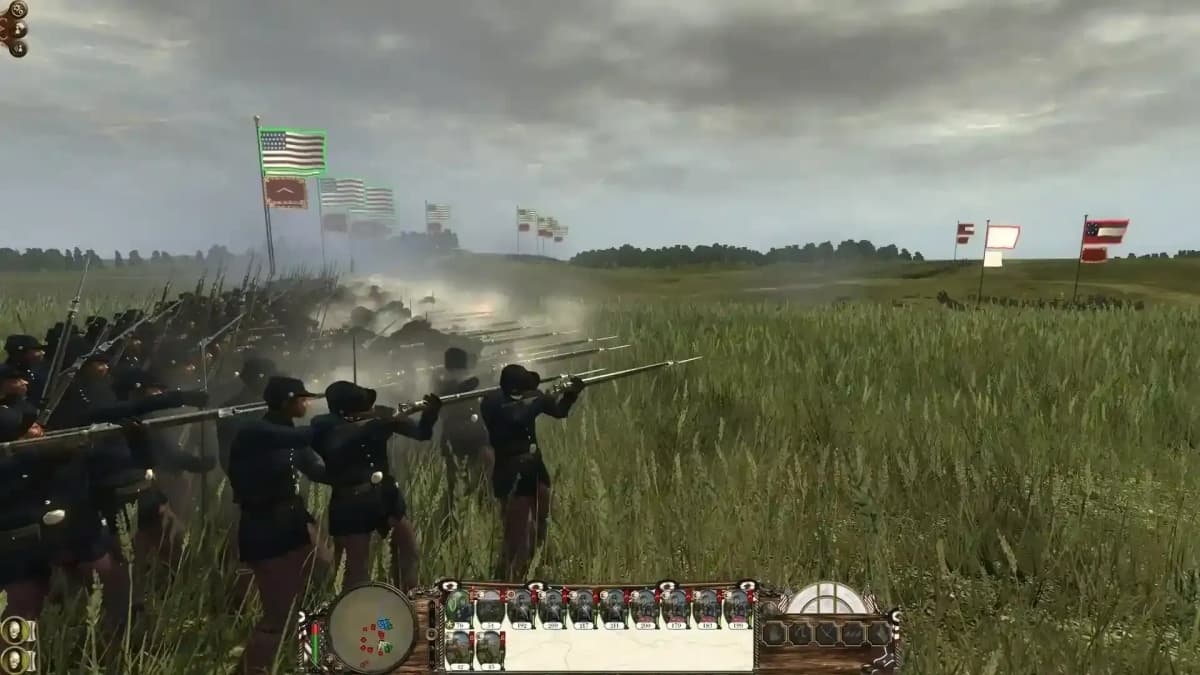The image size is (1200, 675).
Task: Select the unit card with 42 men
Action: pos(459,649)
